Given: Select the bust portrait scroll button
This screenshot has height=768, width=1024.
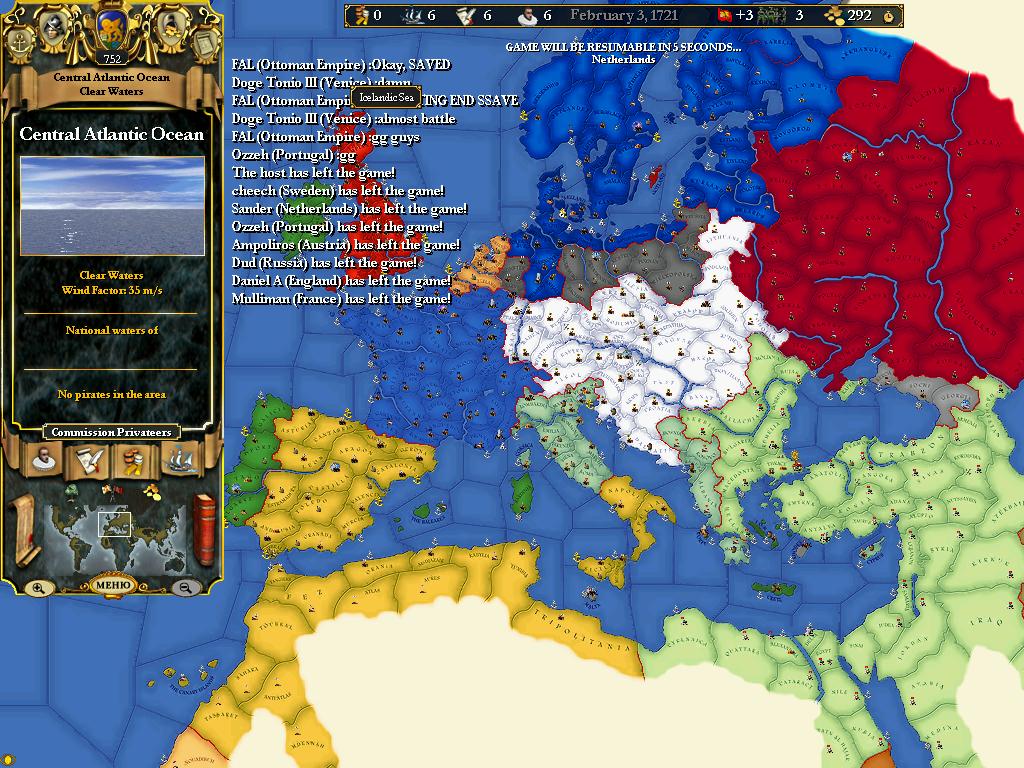Looking at the screenshot, I should [x=43, y=459].
